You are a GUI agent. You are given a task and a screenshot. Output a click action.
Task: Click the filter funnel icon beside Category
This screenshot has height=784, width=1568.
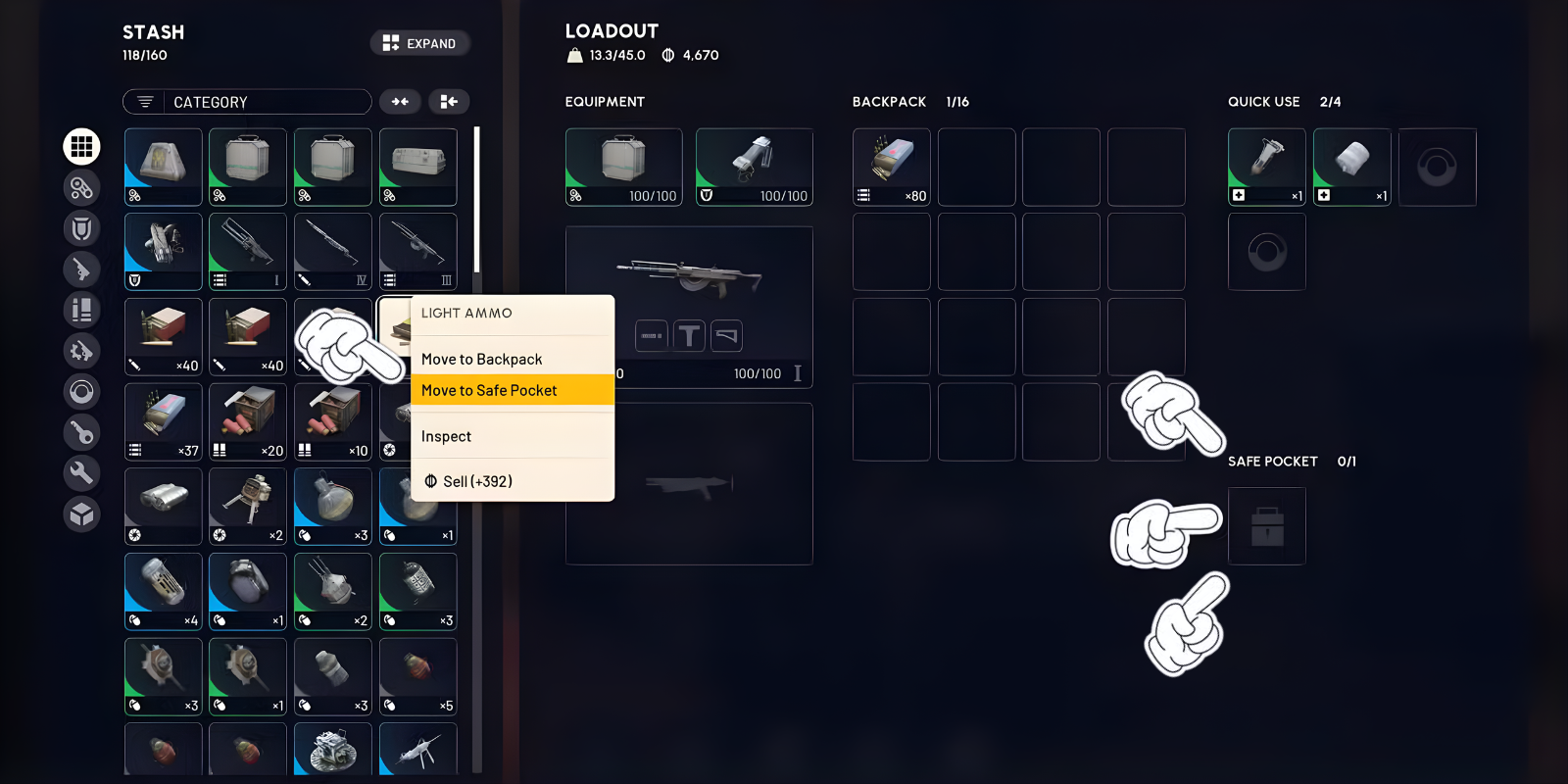(x=145, y=101)
